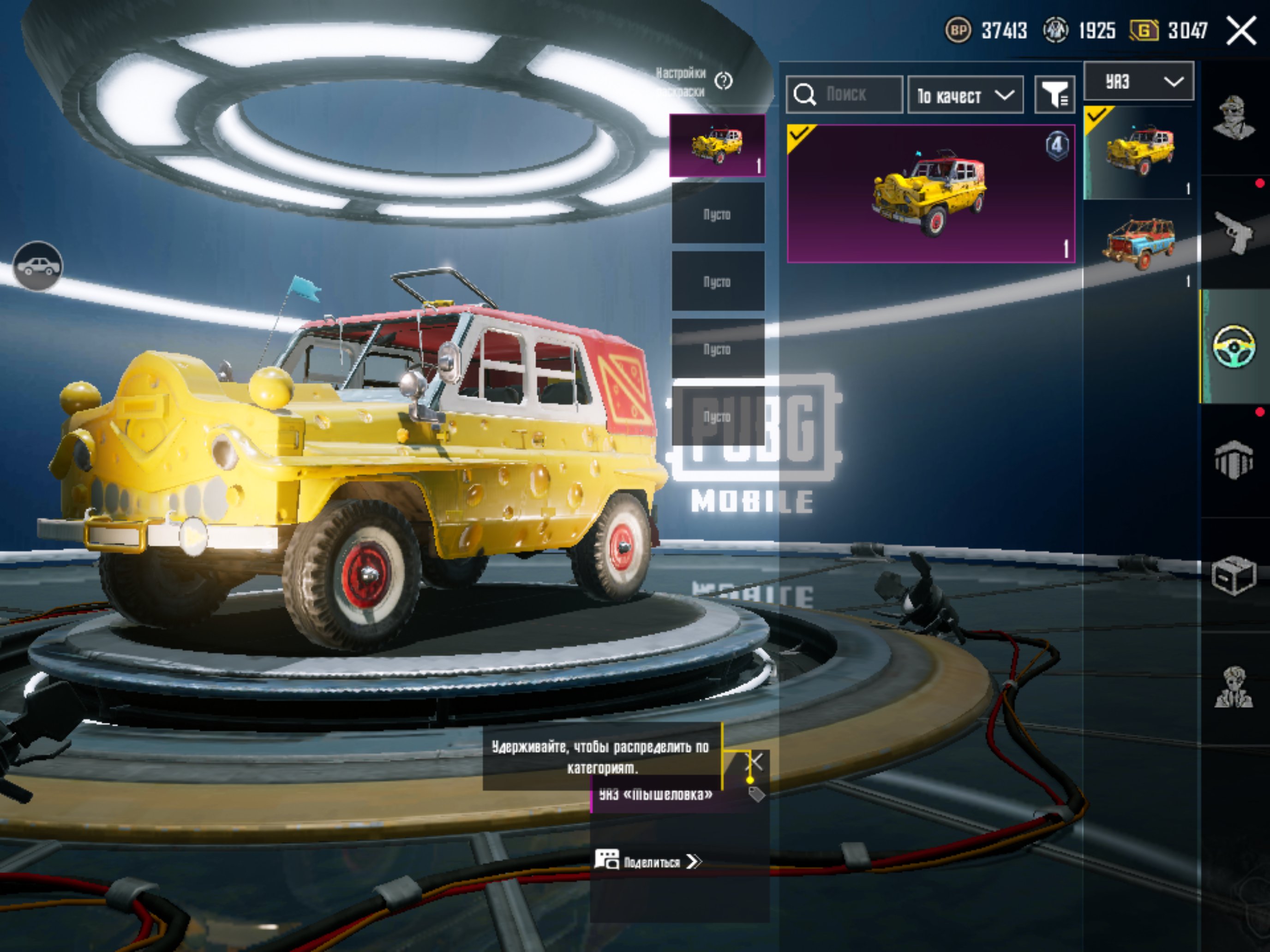
Task: Open the funnel filter button
Action: [x=1054, y=95]
